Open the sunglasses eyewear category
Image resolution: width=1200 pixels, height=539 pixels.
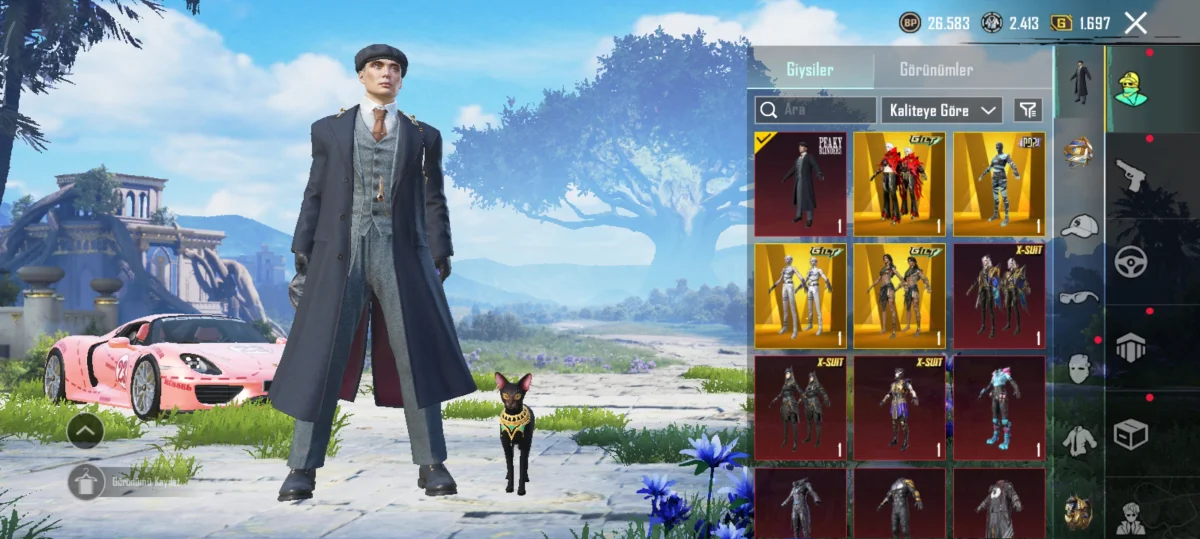pos(1078,296)
